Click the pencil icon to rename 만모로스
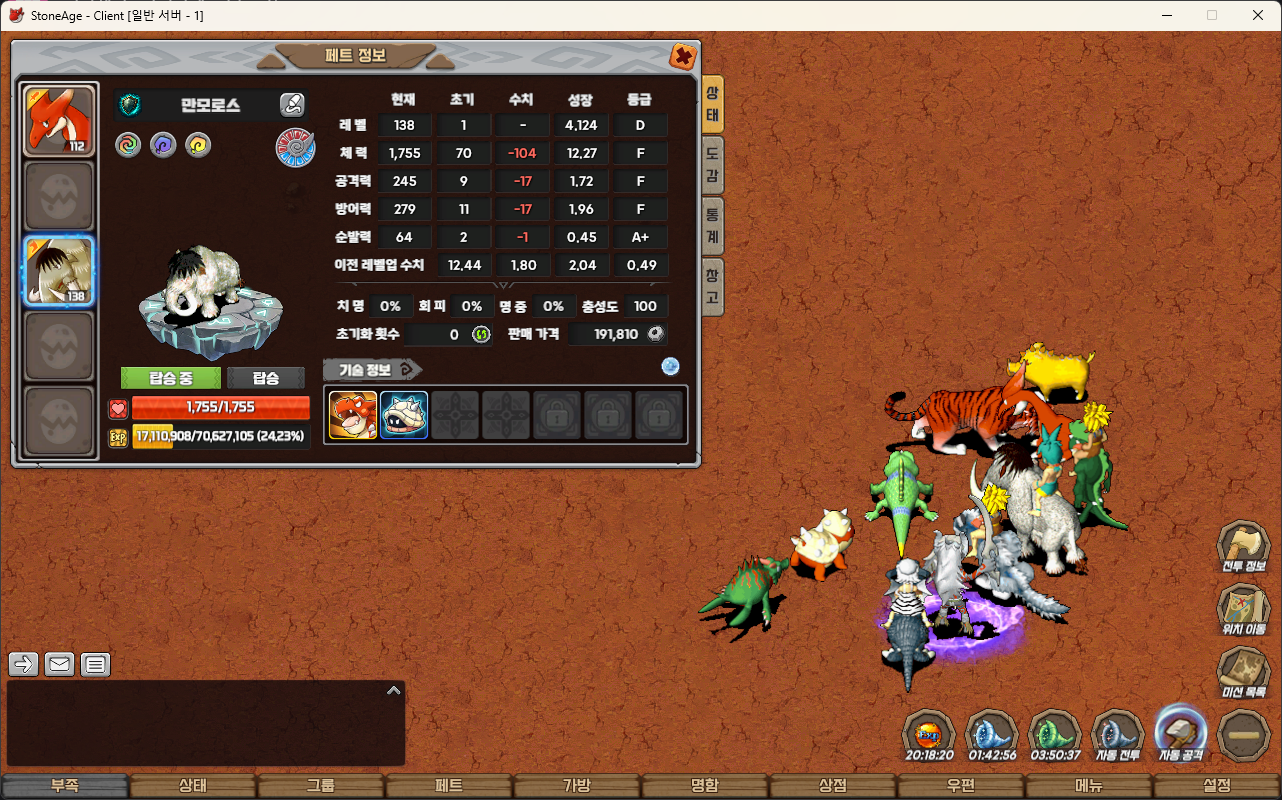This screenshot has height=800, width=1282. tap(291, 104)
